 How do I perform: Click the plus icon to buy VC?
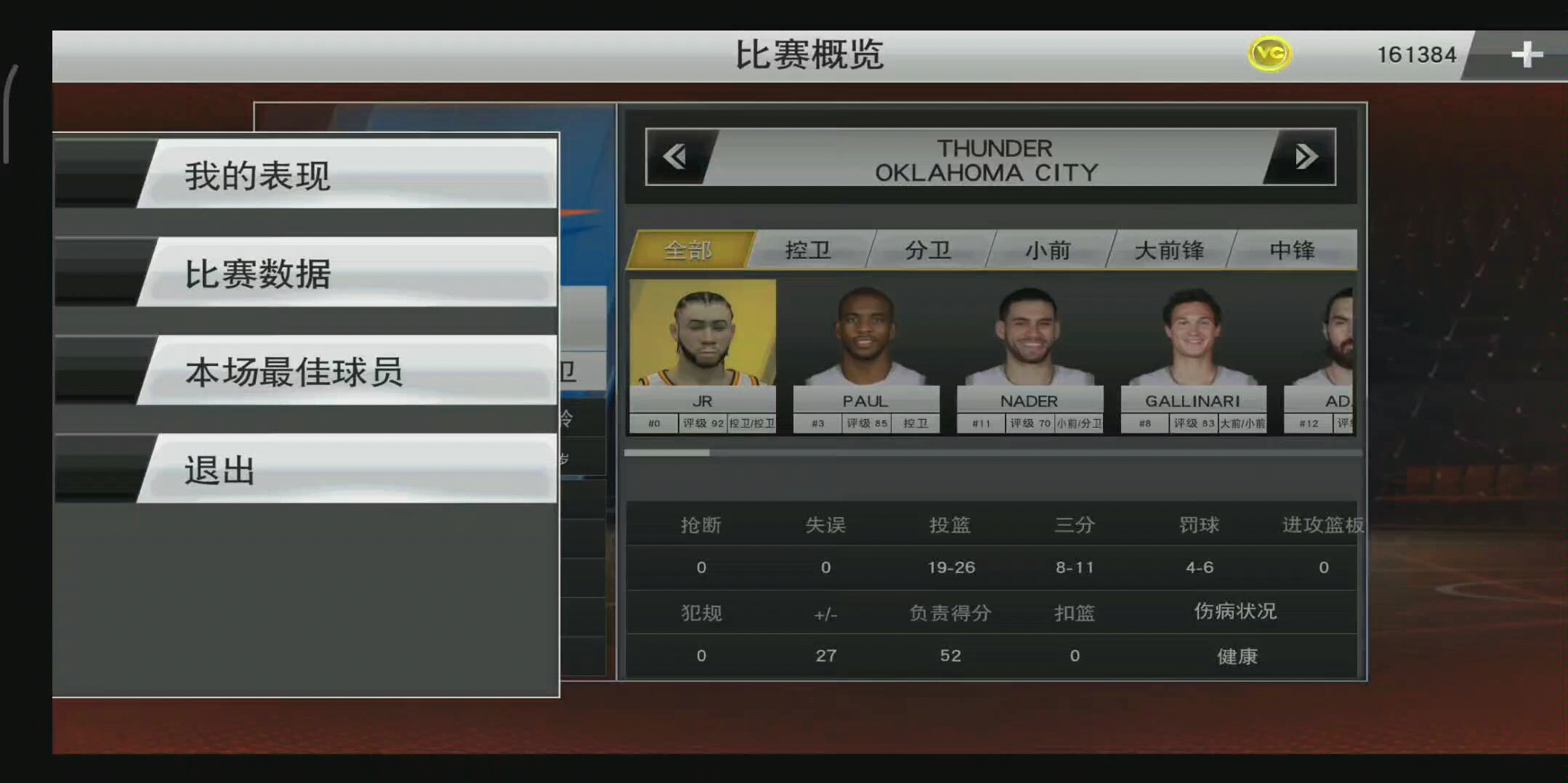(1529, 52)
